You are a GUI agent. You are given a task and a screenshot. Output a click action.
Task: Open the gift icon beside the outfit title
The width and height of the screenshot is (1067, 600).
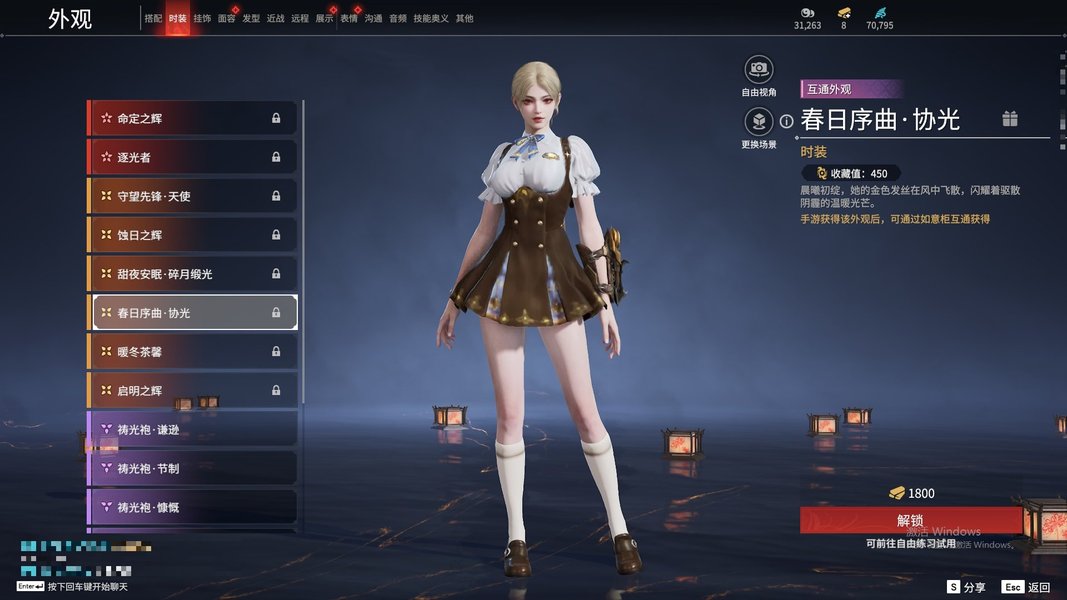(x=1010, y=120)
